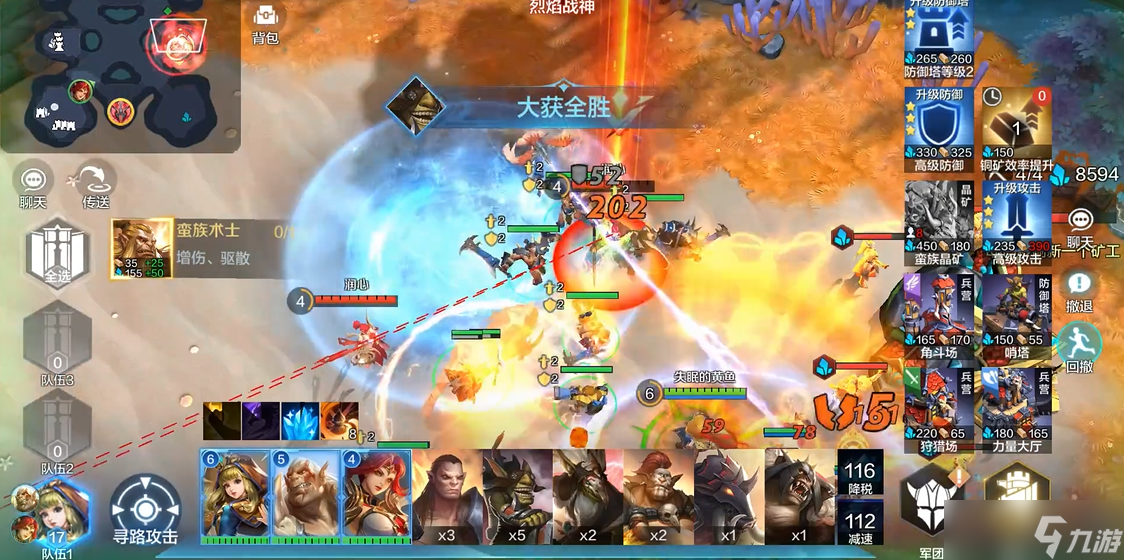
Task: Select the level 5 orc hero card
Action: [x=306, y=493]
